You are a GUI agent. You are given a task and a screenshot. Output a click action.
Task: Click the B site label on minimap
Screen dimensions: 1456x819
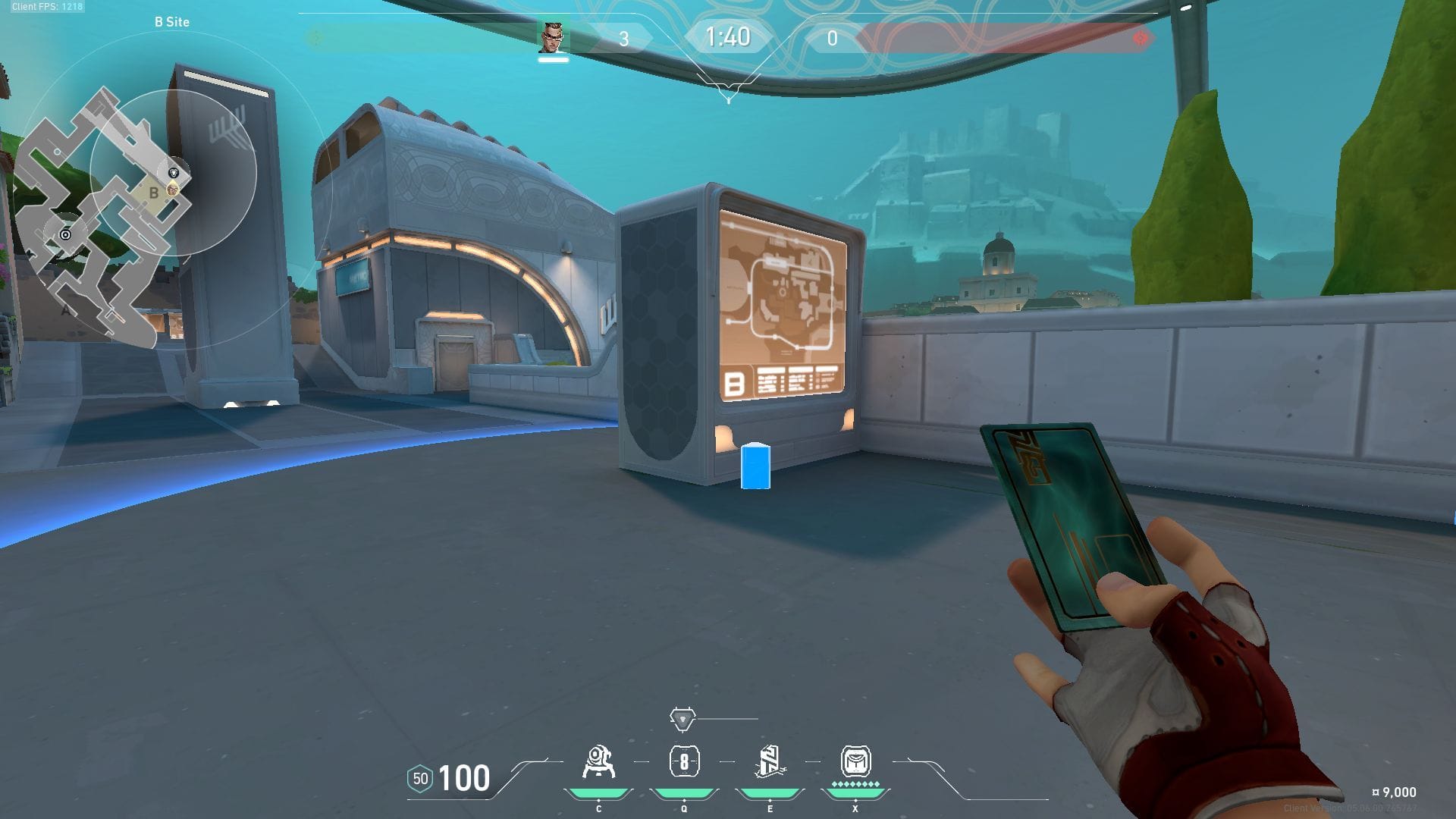pos(154,193)
